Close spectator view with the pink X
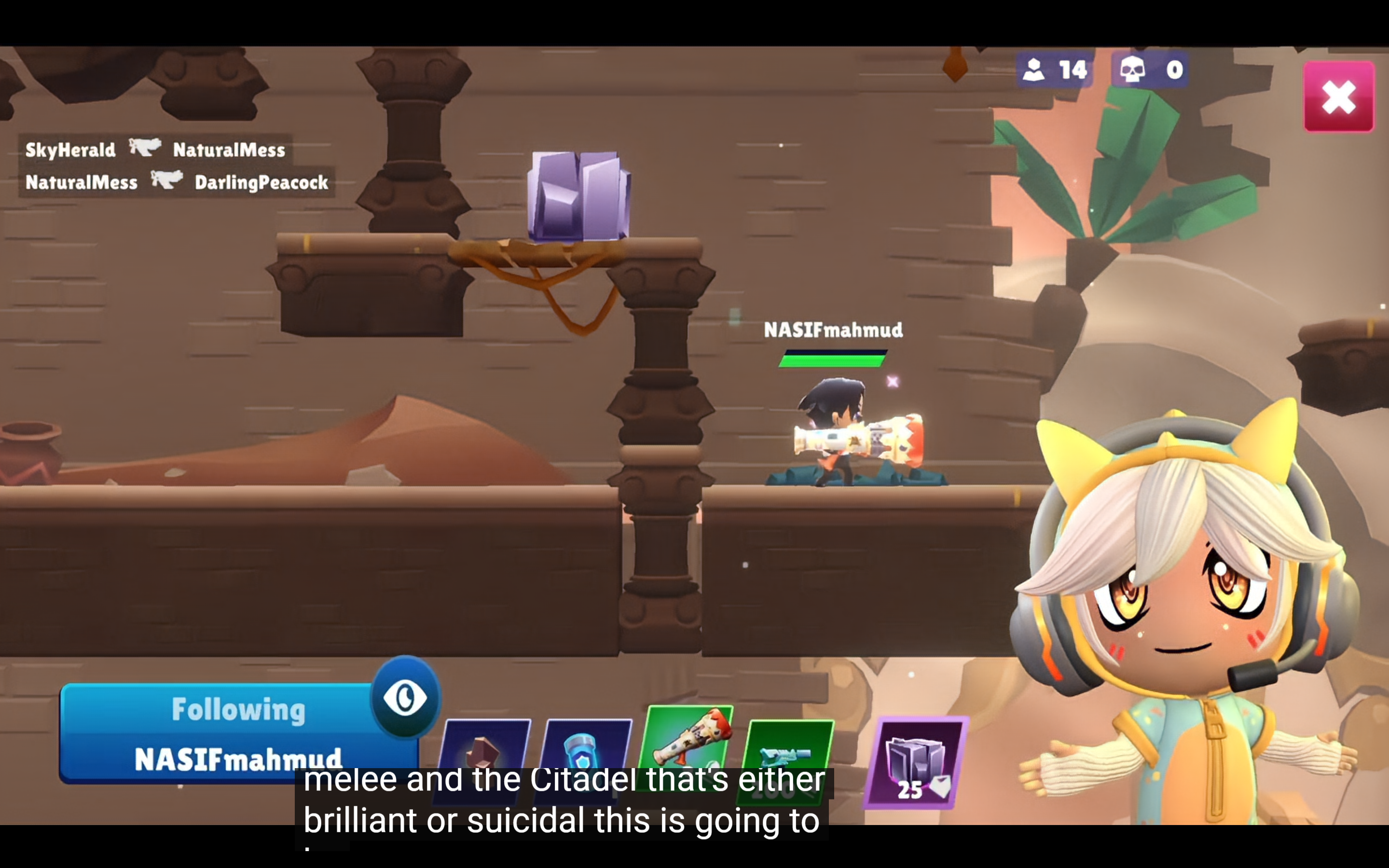Viewport: 1389px width, 868px height. pos(1338,97)
